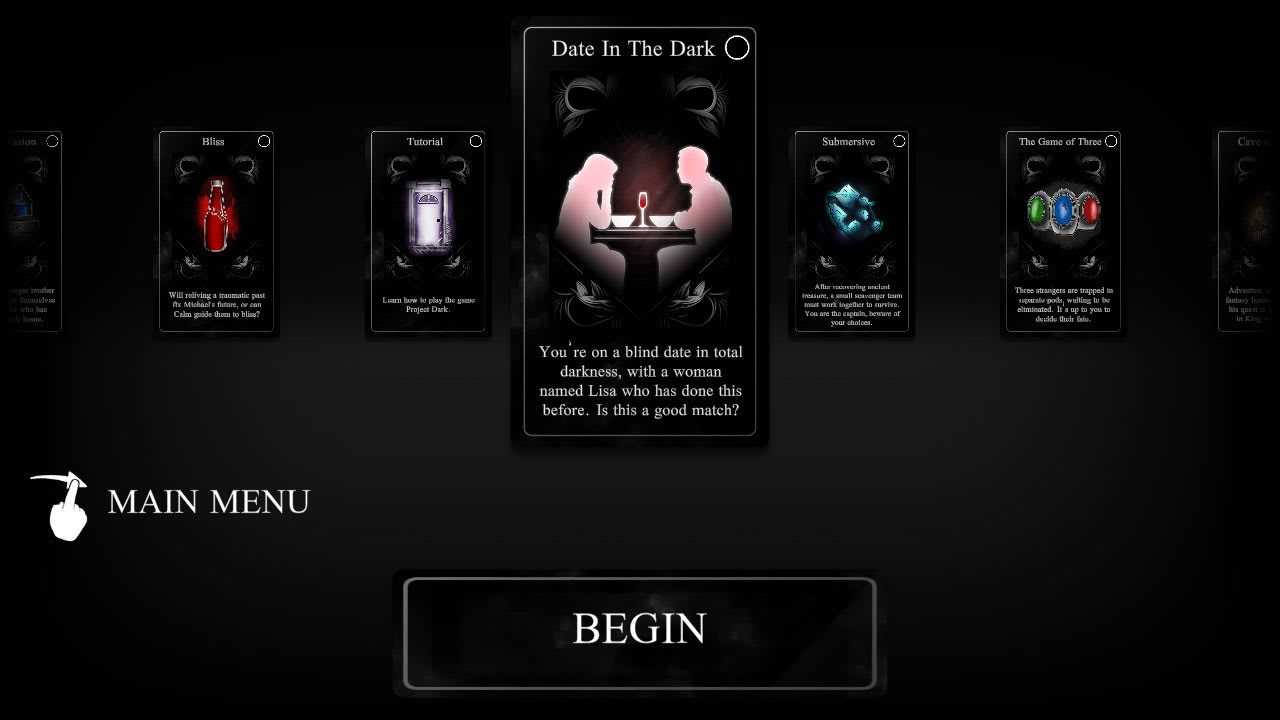Click the skull motif atop the Date In The Dark card
1280x720 pixels.
(640, 95)
